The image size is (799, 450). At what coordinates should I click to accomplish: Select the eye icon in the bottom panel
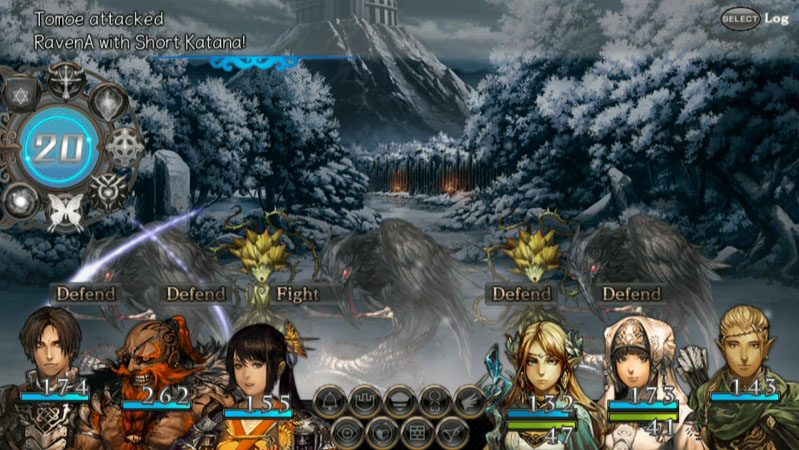[x=348, y=433]
